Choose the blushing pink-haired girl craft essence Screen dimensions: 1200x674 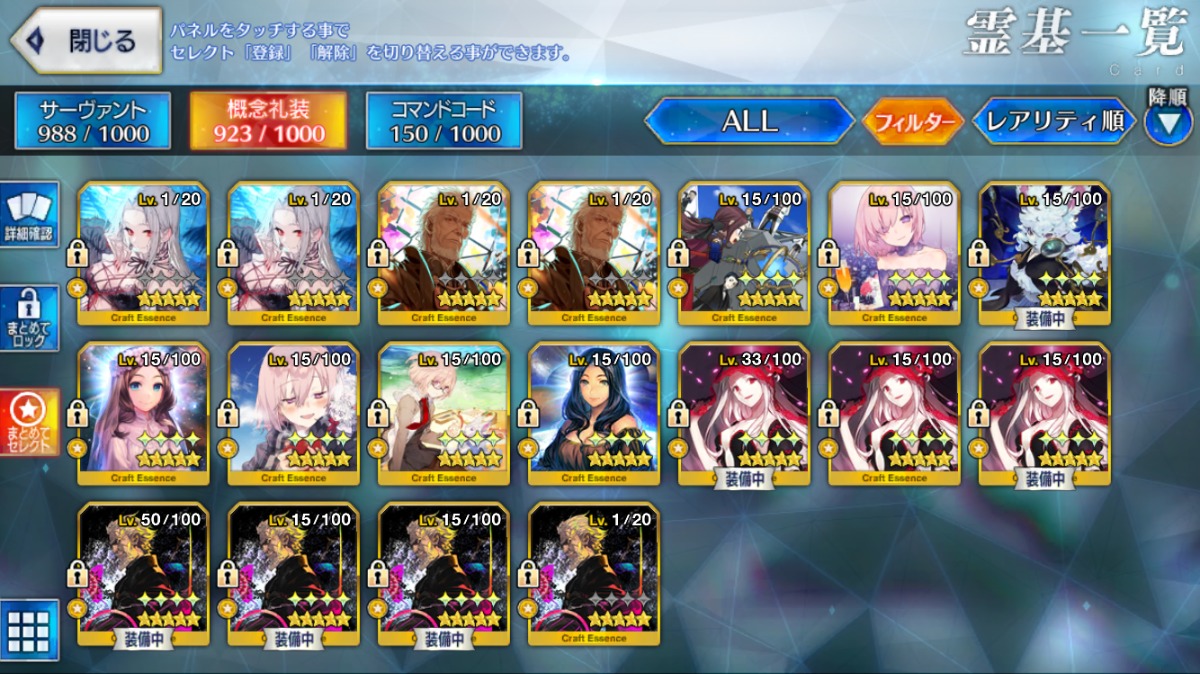(293, 412)
